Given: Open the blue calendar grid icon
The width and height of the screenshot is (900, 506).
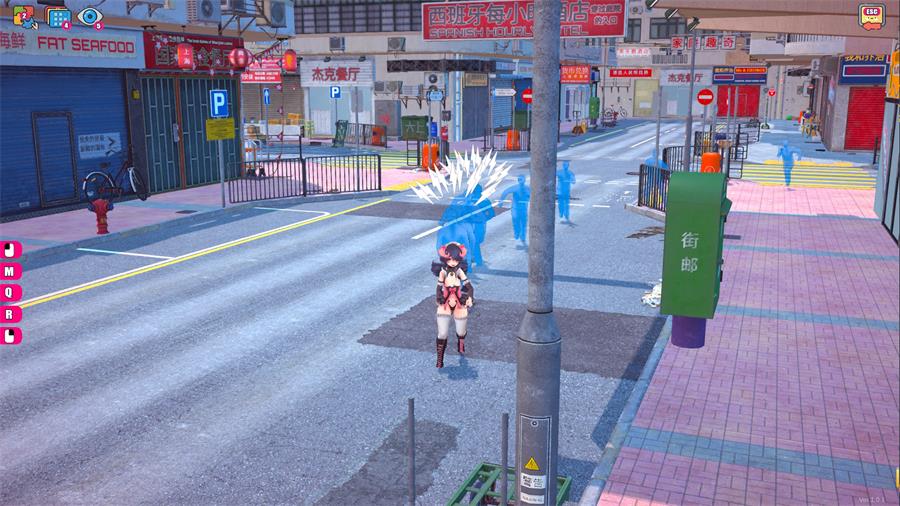Looking at the screenshot, I should pos(58,17).
